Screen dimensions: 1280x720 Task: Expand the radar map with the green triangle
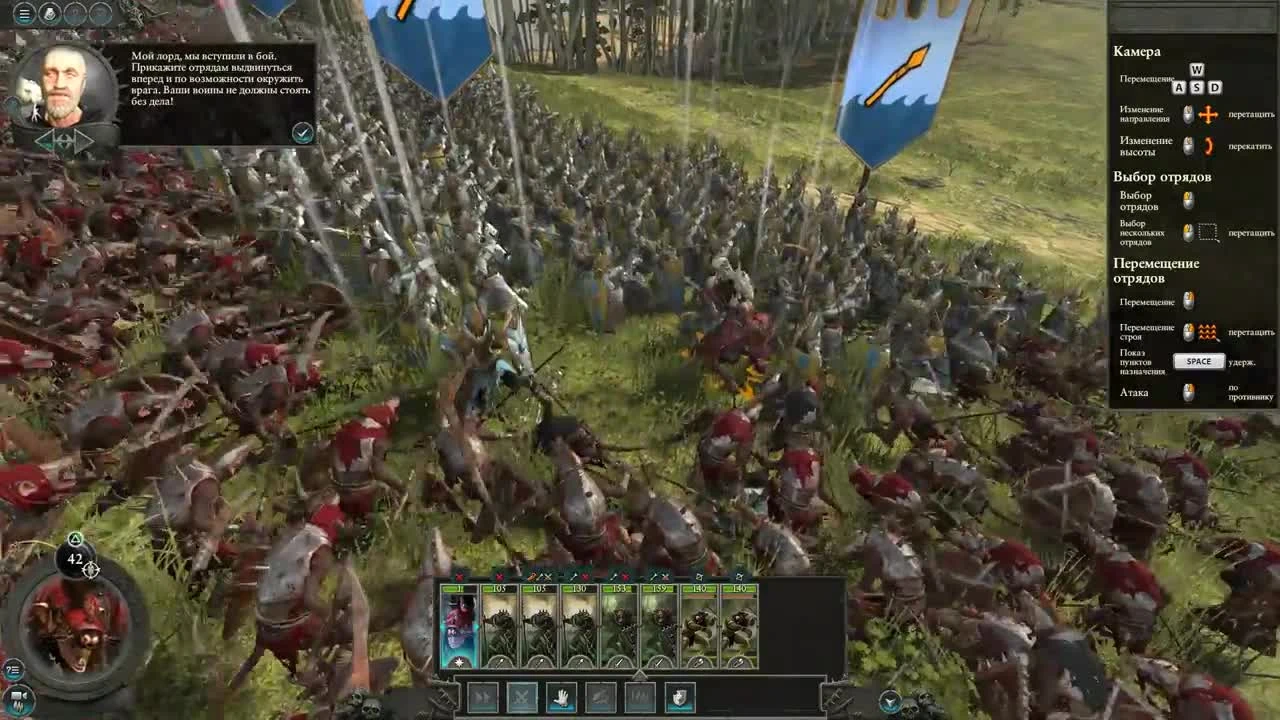tap(74, 538)
